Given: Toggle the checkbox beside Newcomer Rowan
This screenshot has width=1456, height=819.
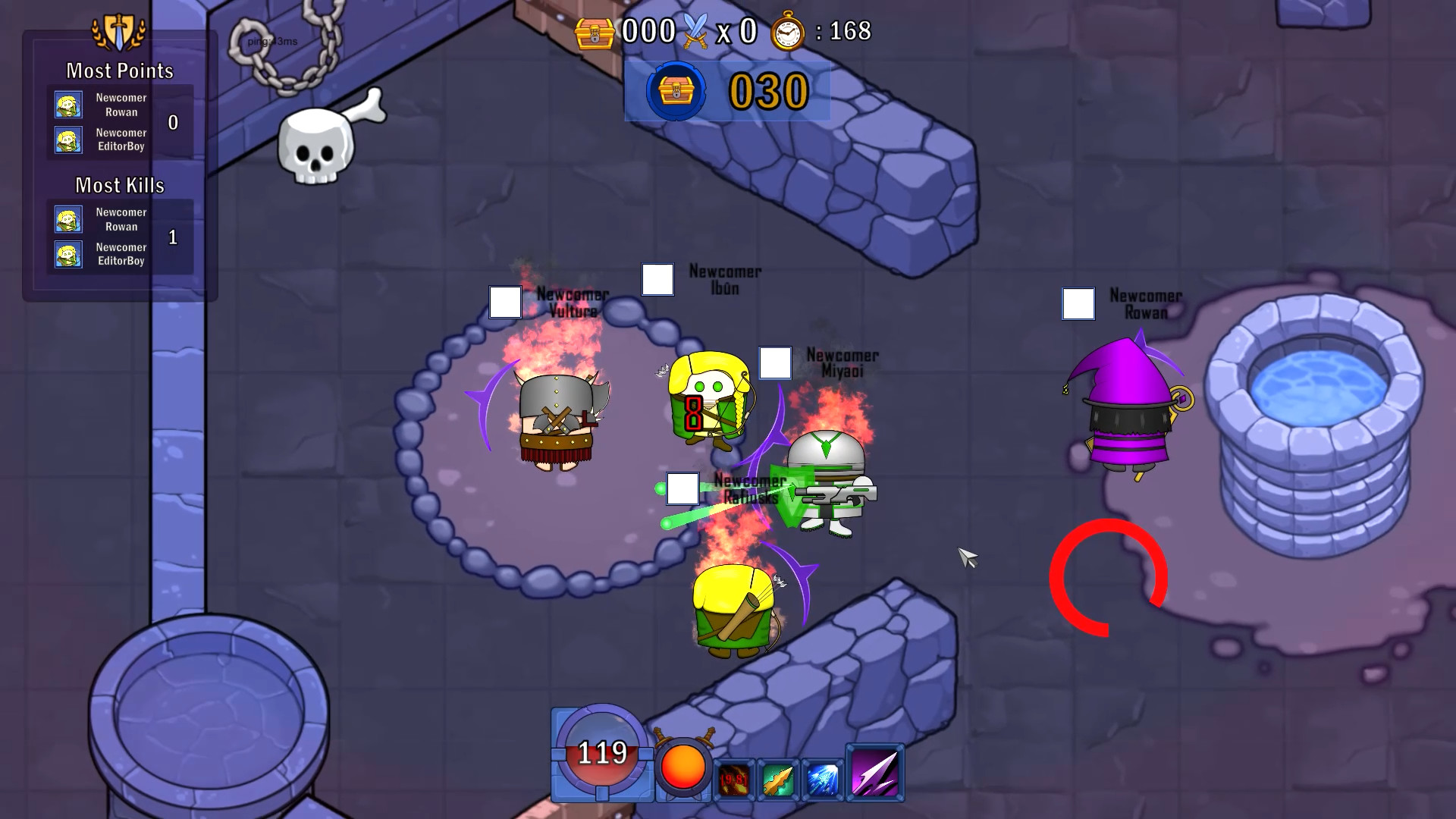Looking at the screenshot, I should click(x=1078, y=305).
